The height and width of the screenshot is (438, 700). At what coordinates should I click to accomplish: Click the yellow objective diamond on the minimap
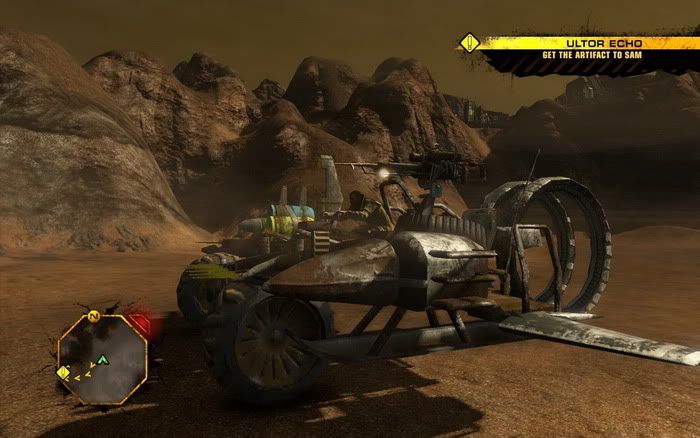click(64, 373)
